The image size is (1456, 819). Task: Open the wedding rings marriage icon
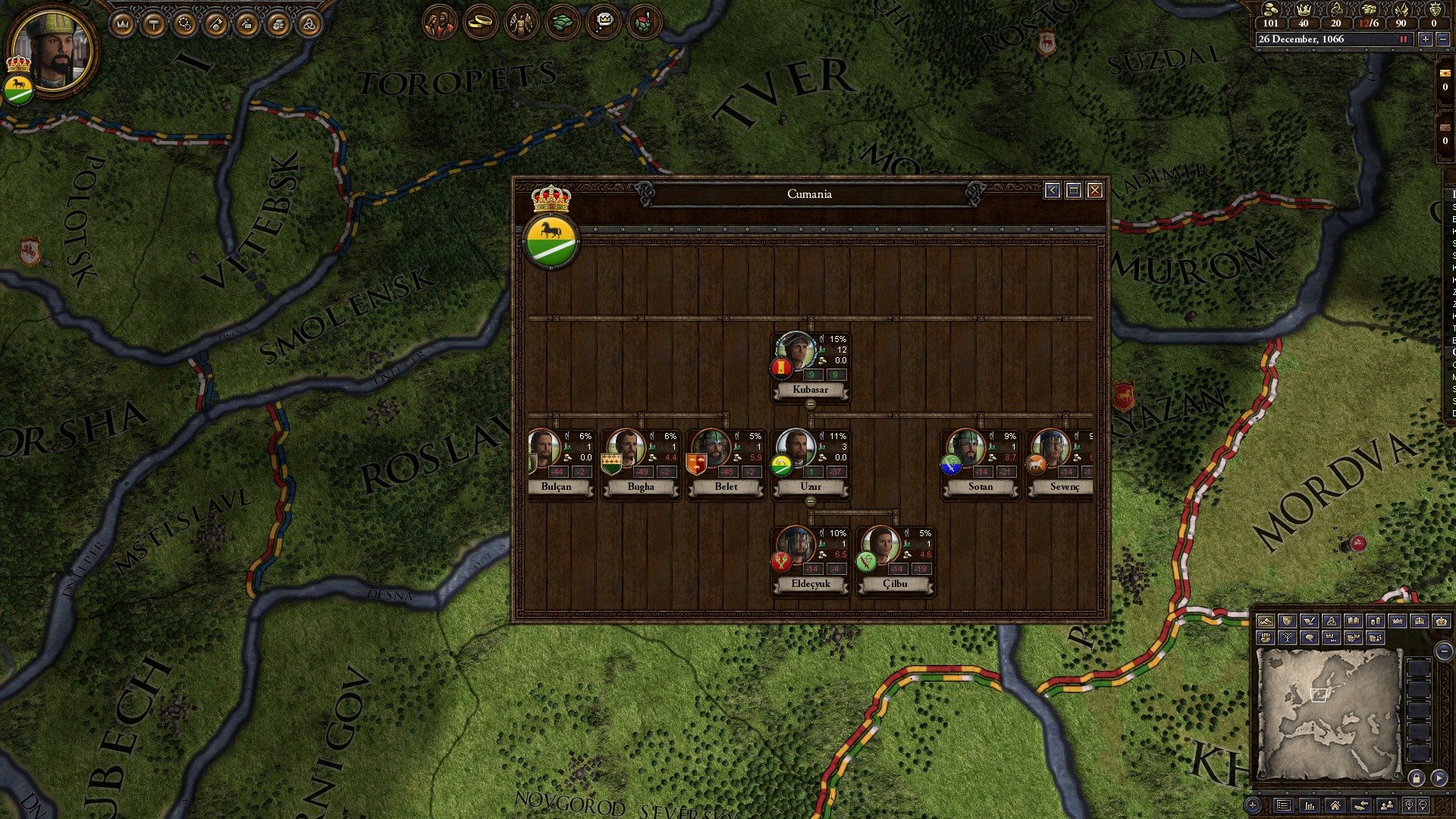tap(480, 23)
